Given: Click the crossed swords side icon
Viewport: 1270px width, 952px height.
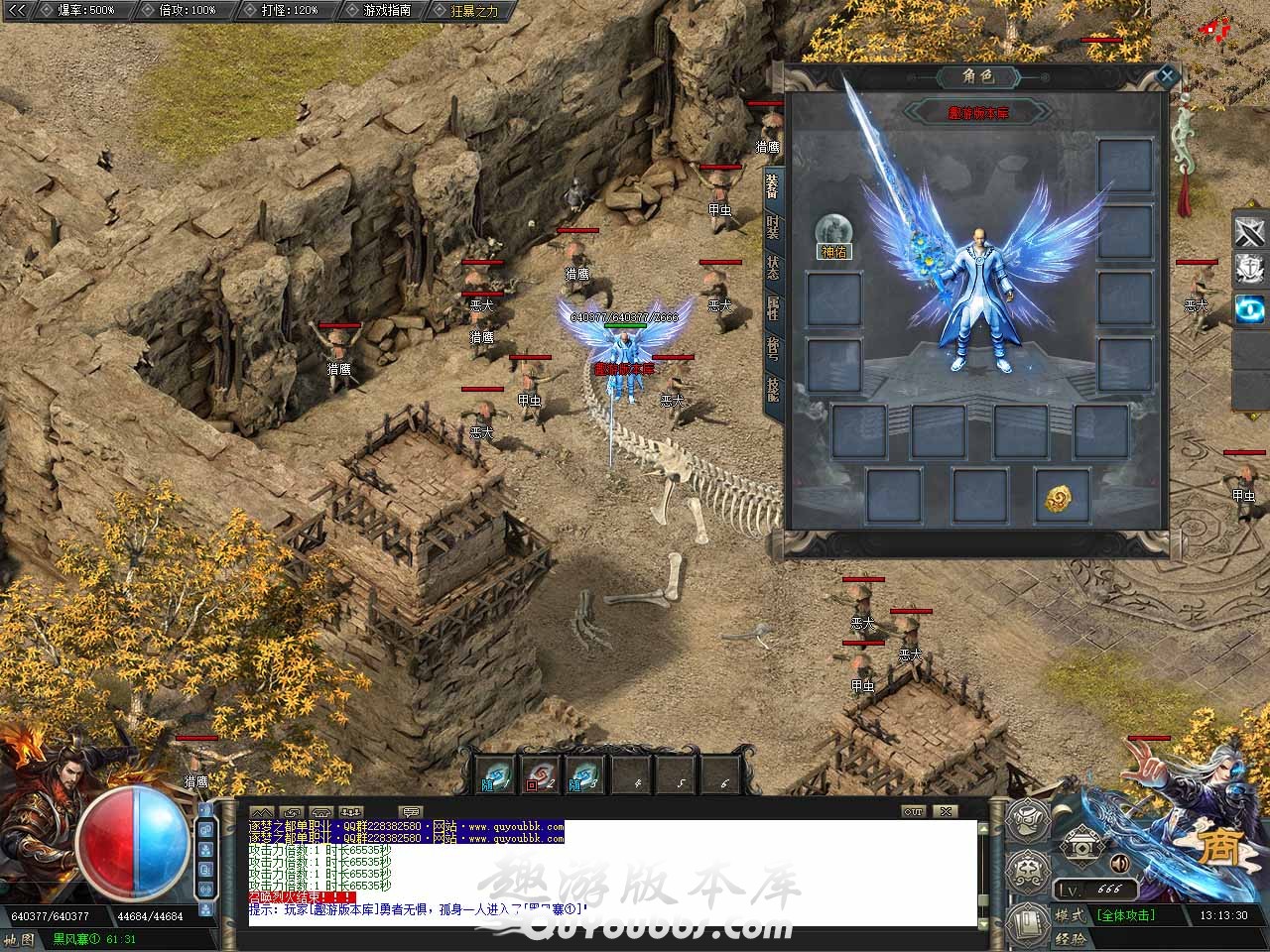Looking at the screenshot, I should click(1248, 231).
